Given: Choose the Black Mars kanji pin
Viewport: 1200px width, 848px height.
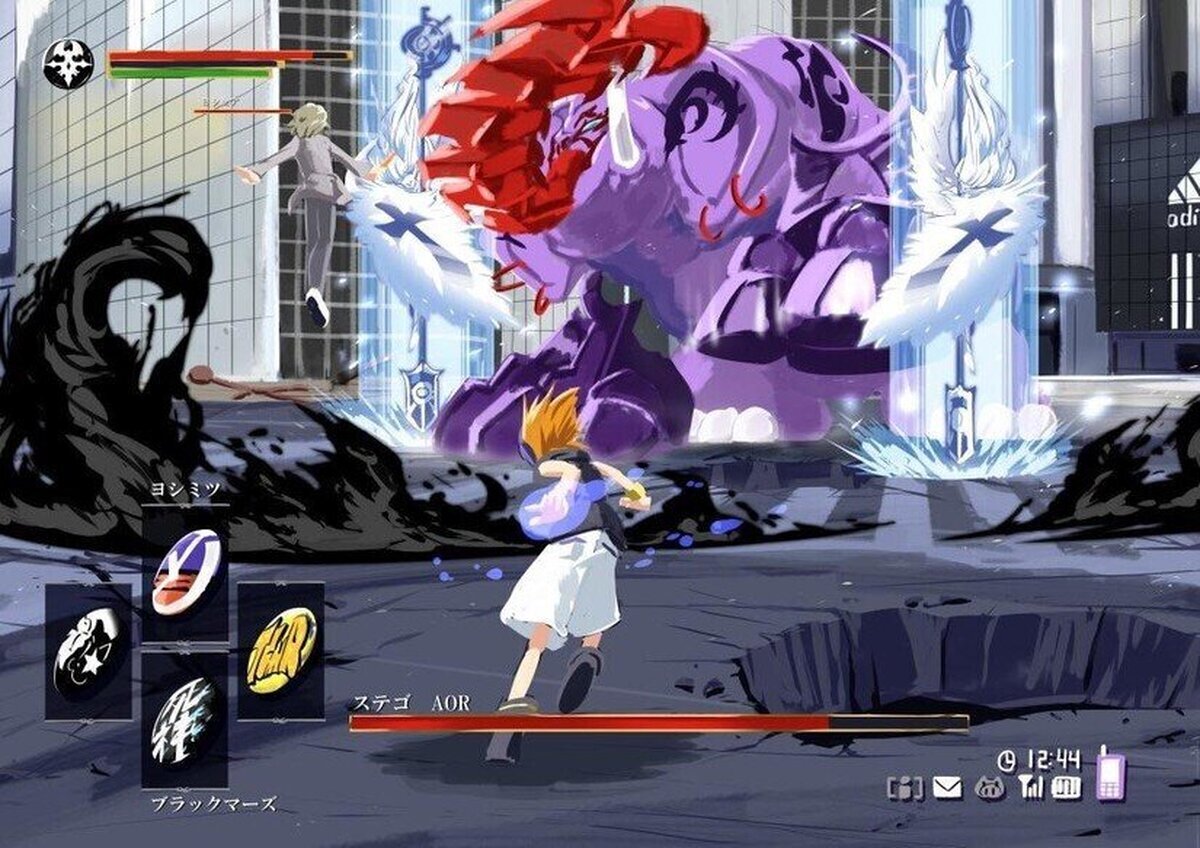Looking at the screenshot, I should click(x=185, y=721).
